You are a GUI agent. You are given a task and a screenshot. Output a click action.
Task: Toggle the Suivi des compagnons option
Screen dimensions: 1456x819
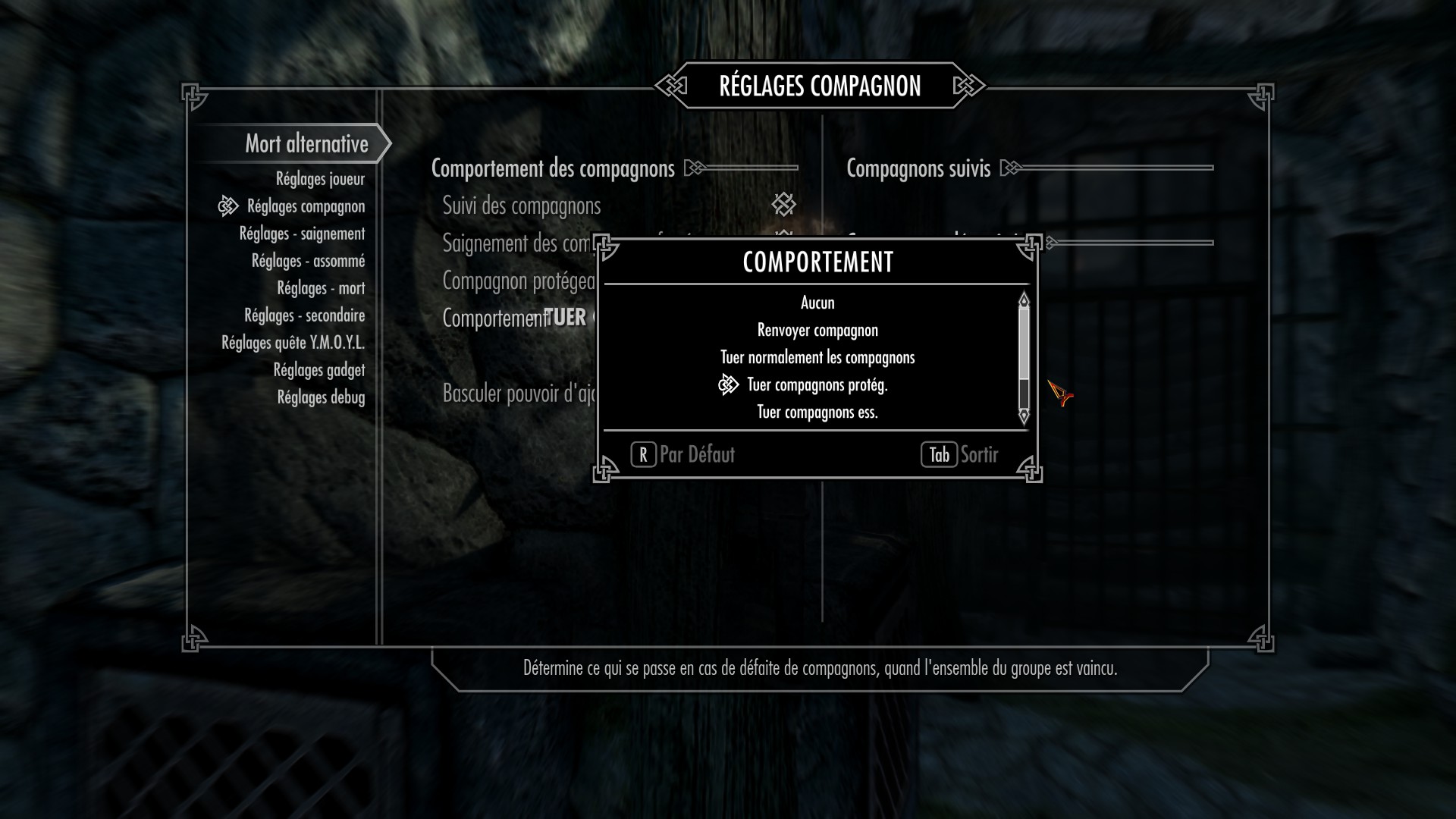[783, 204]
